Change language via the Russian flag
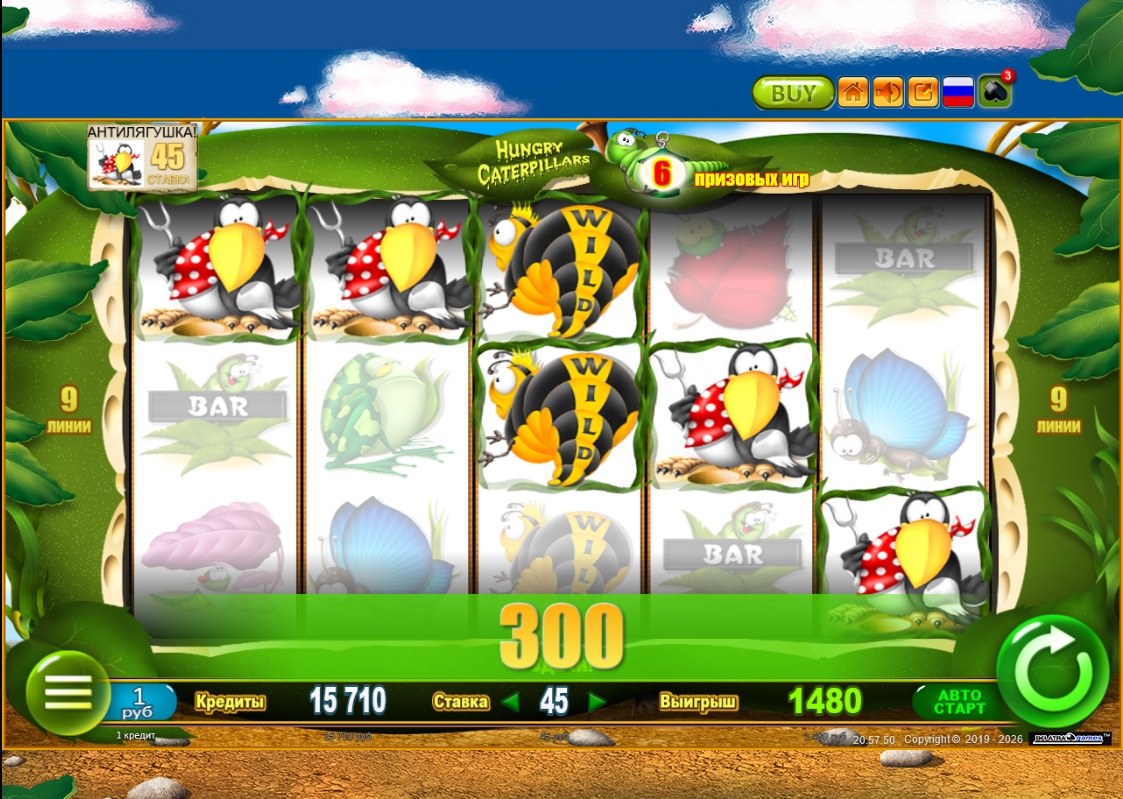 (958, 93)
